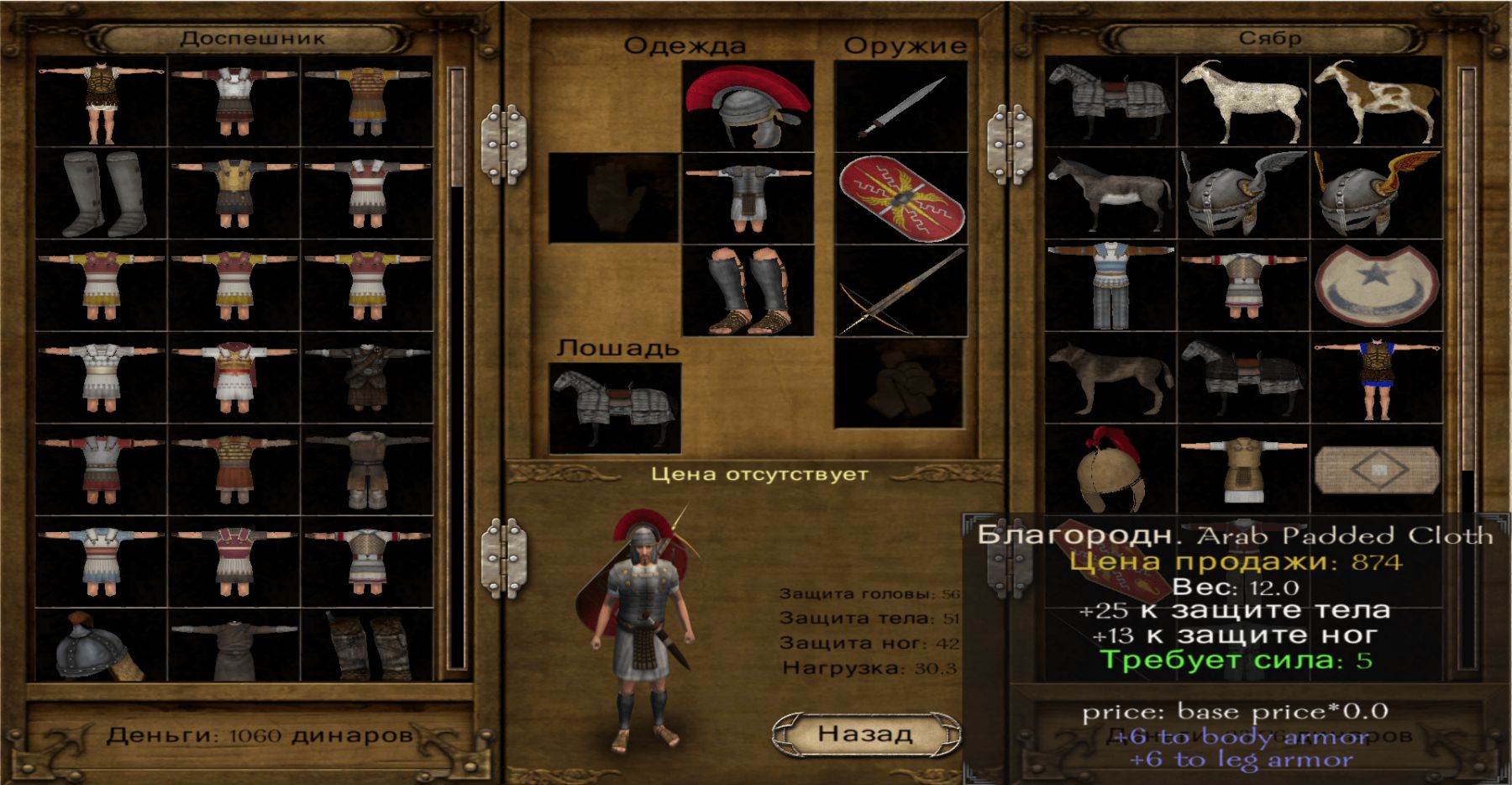Viewport: 1512px width, 785px height.
Task: Pick the red oval shield slot
Action: click(x=900, y=198)
